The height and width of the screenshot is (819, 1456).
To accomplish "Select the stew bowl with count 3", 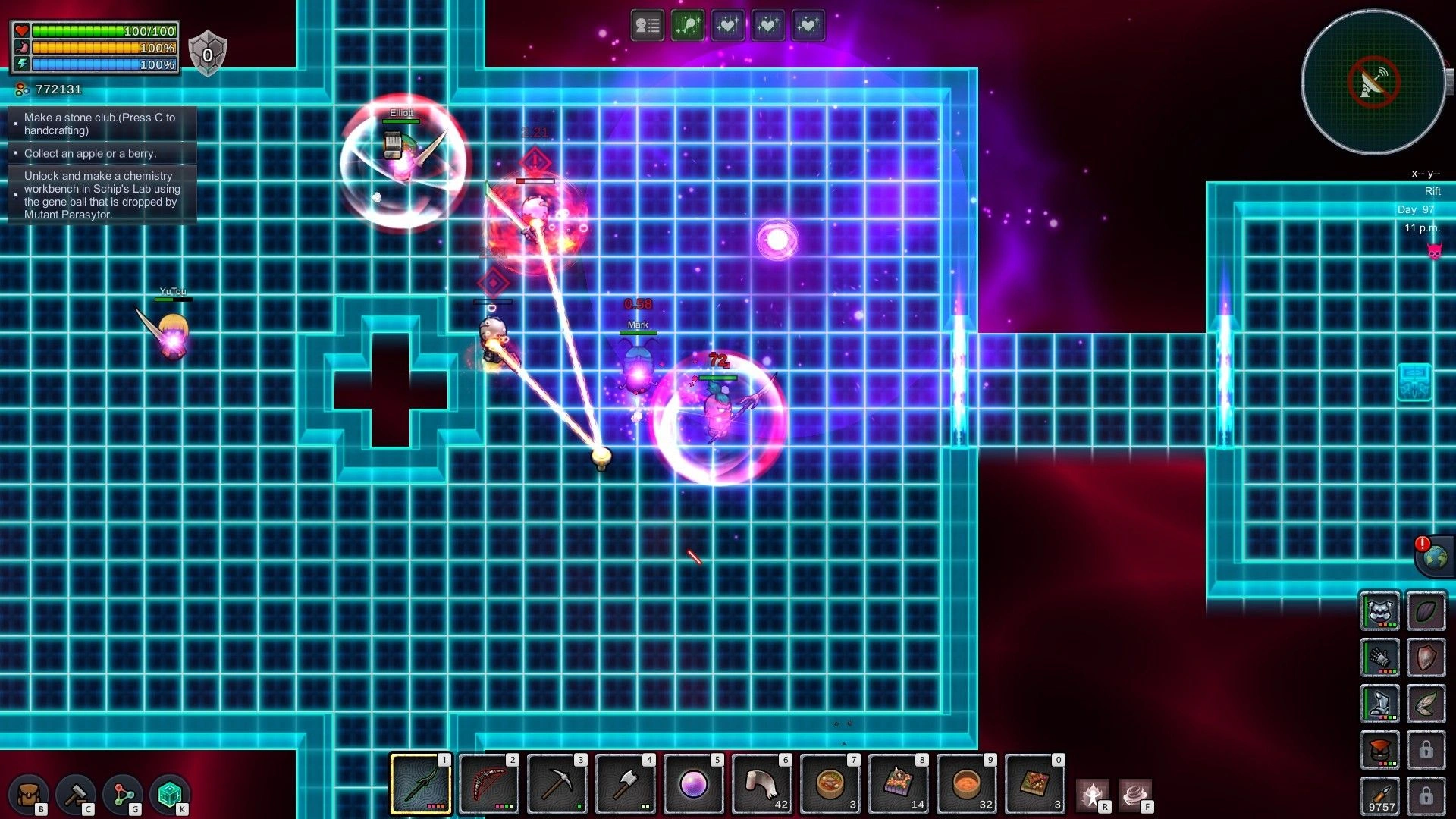I will (x=830, y=784).
